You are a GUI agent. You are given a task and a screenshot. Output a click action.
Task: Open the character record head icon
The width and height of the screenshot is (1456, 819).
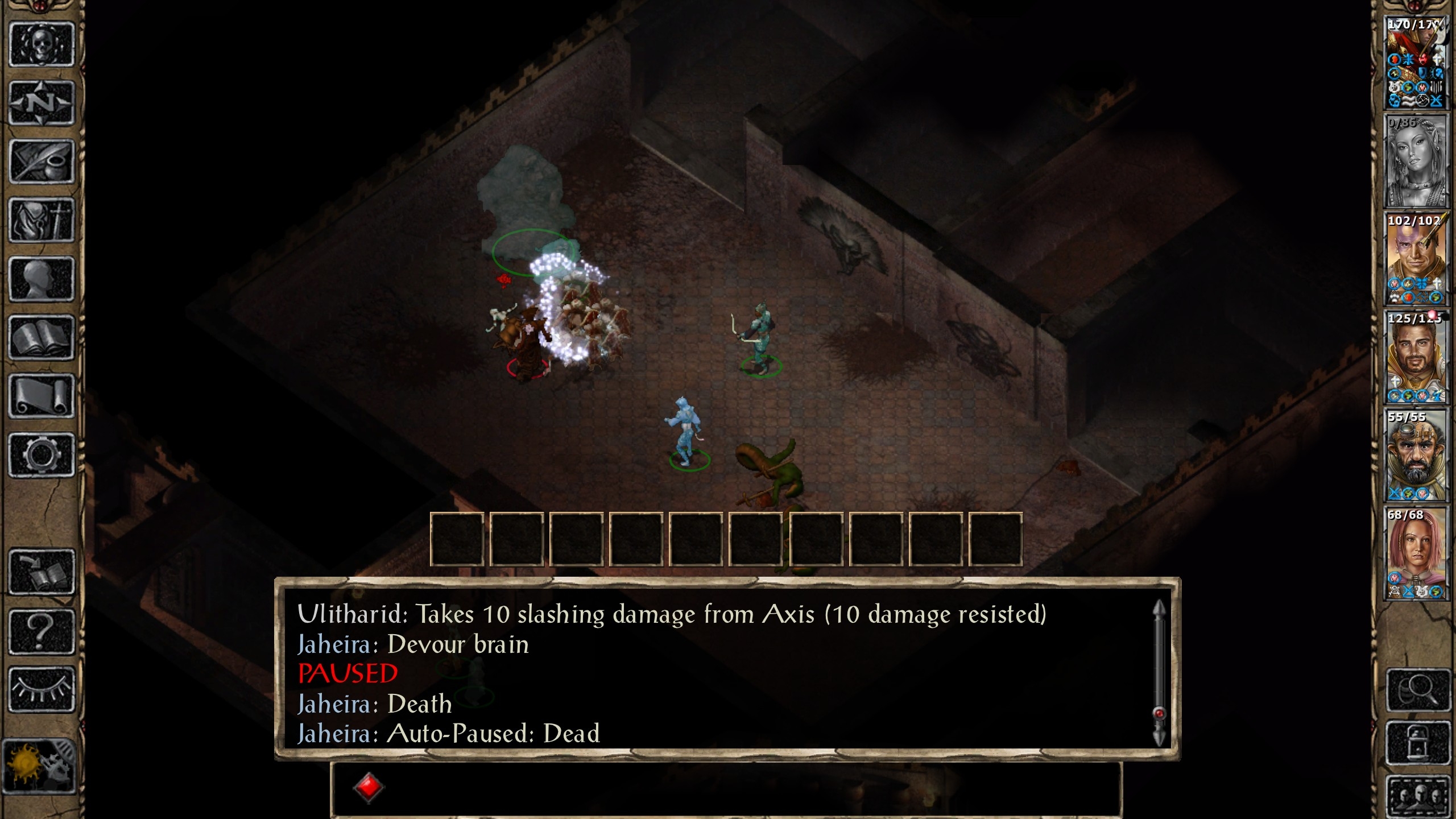coord(42,279)
